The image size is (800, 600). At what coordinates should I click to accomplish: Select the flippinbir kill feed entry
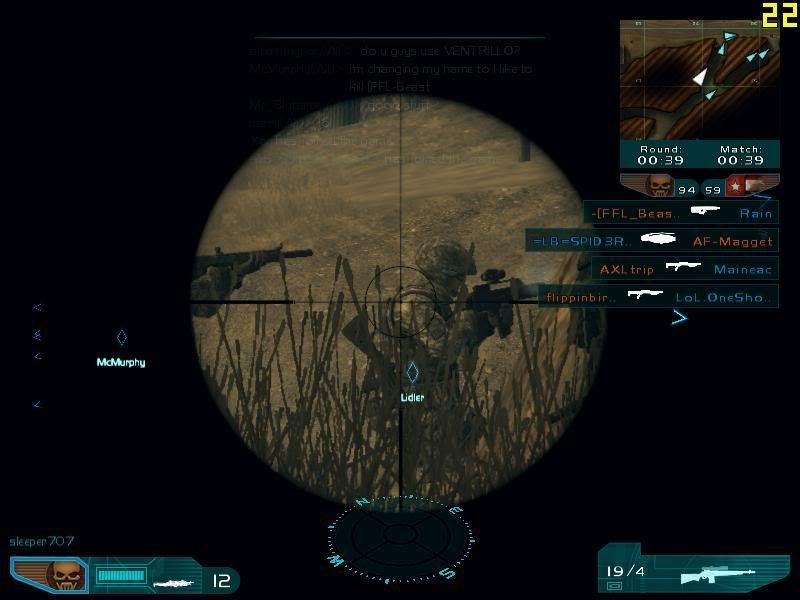pyautogui.click(x=658, y=297)
